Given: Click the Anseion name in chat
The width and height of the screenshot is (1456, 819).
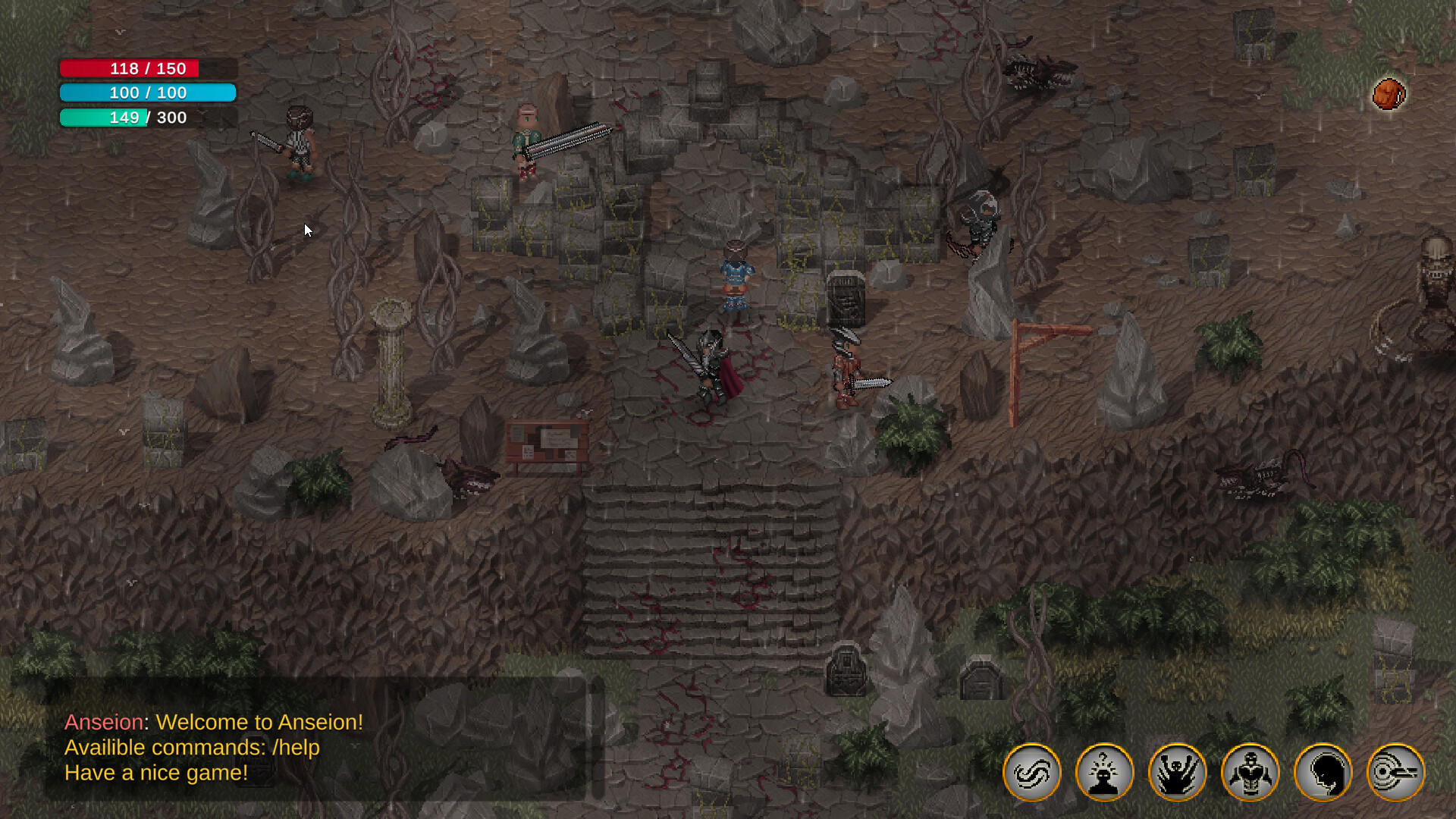Looking at the screenshot, I should pos(102,722).
